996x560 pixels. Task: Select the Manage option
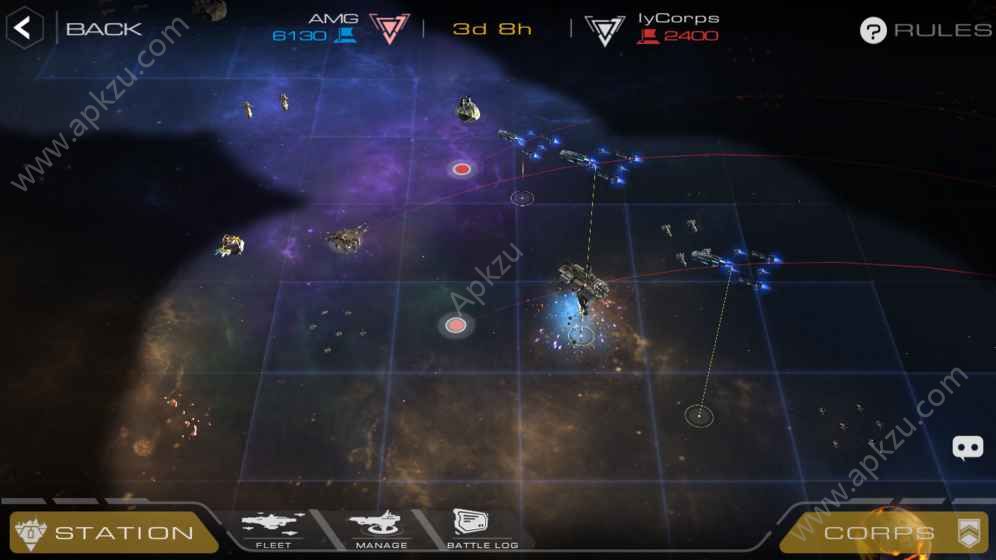[x=381, y=529]
